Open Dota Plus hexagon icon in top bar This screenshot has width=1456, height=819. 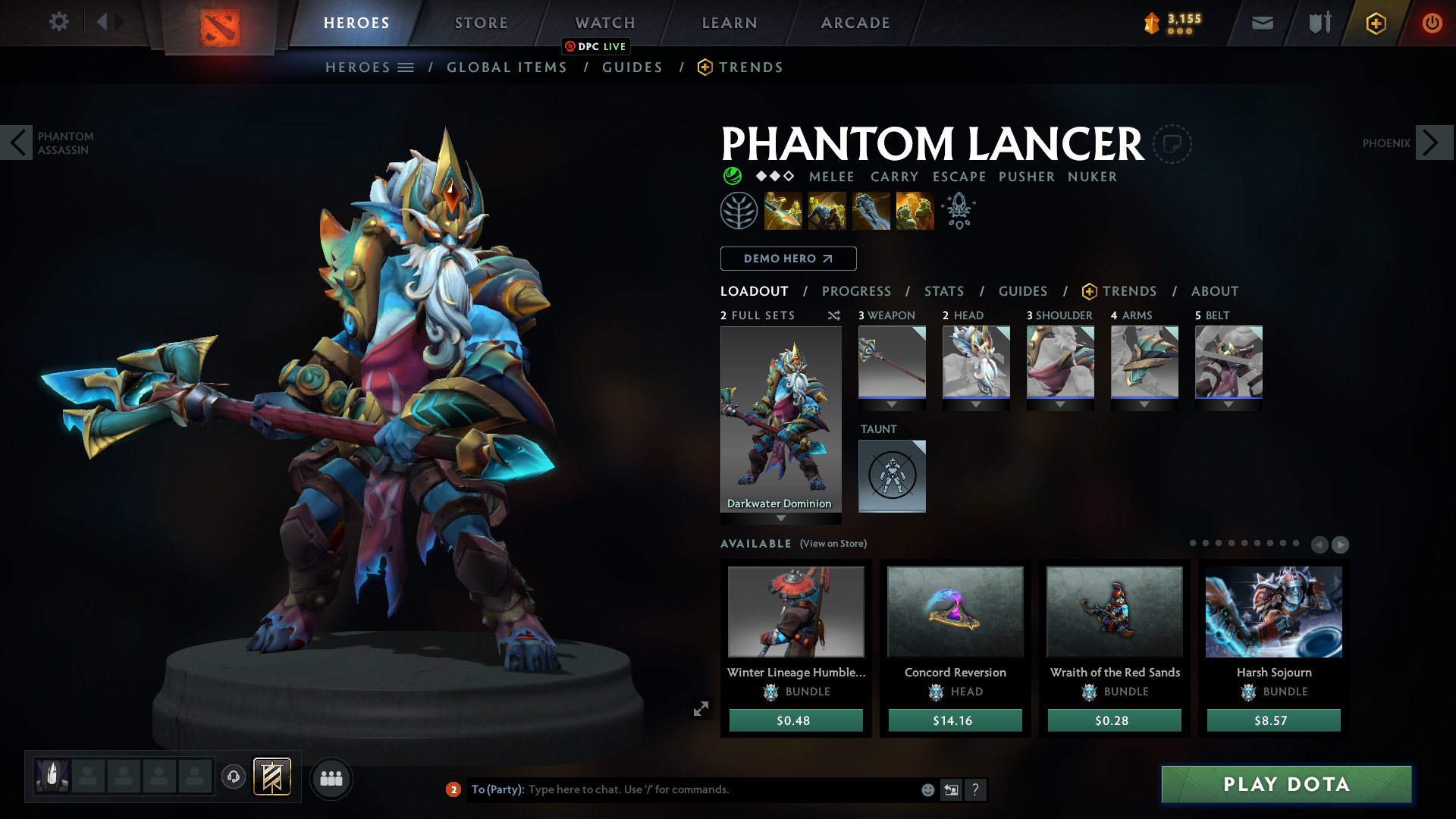pyautogui.click(x=1375, y=23)
